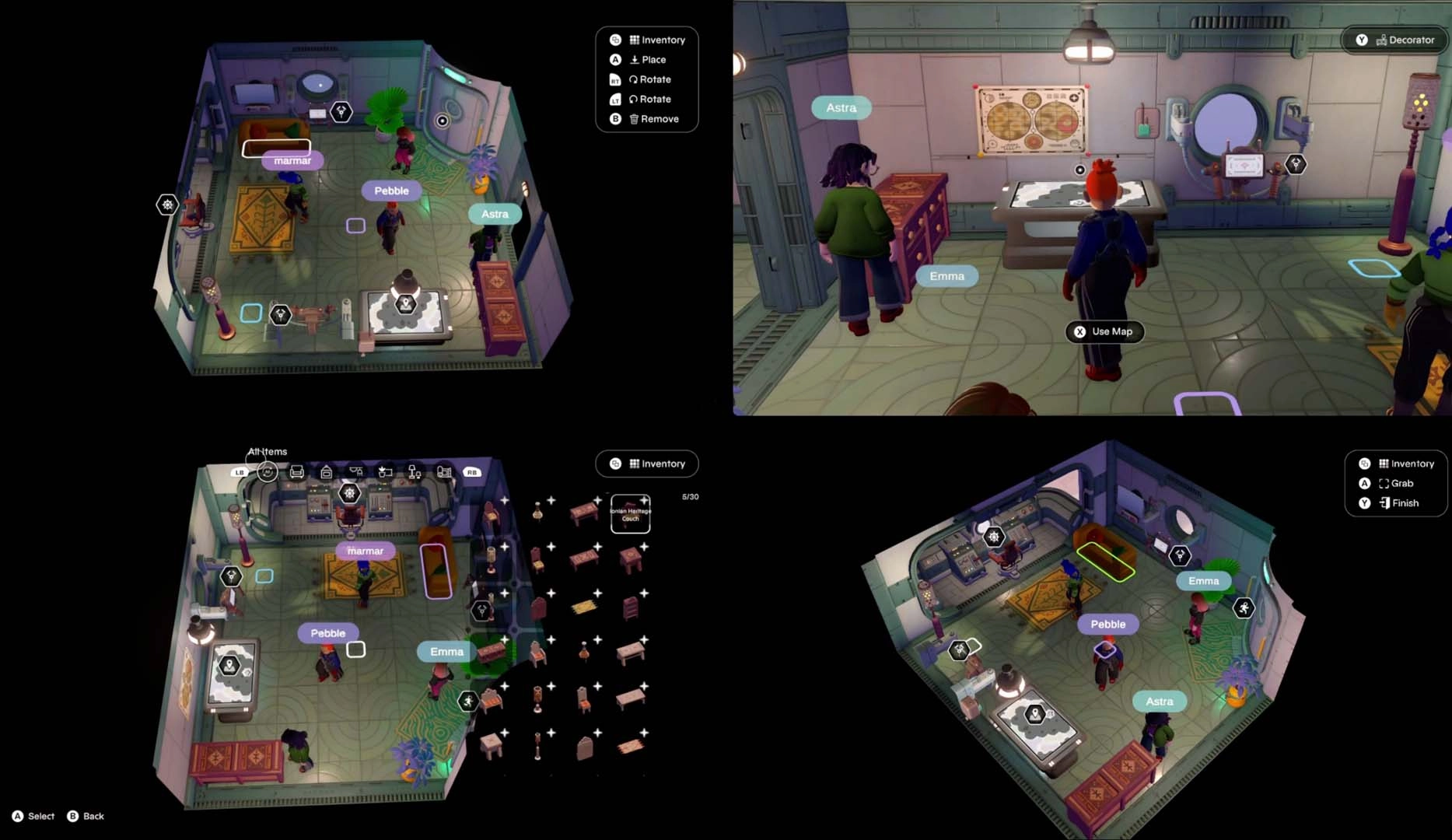Select the plant pot decor category icon
Screen dimensions: 1452x840
(384, 471)
